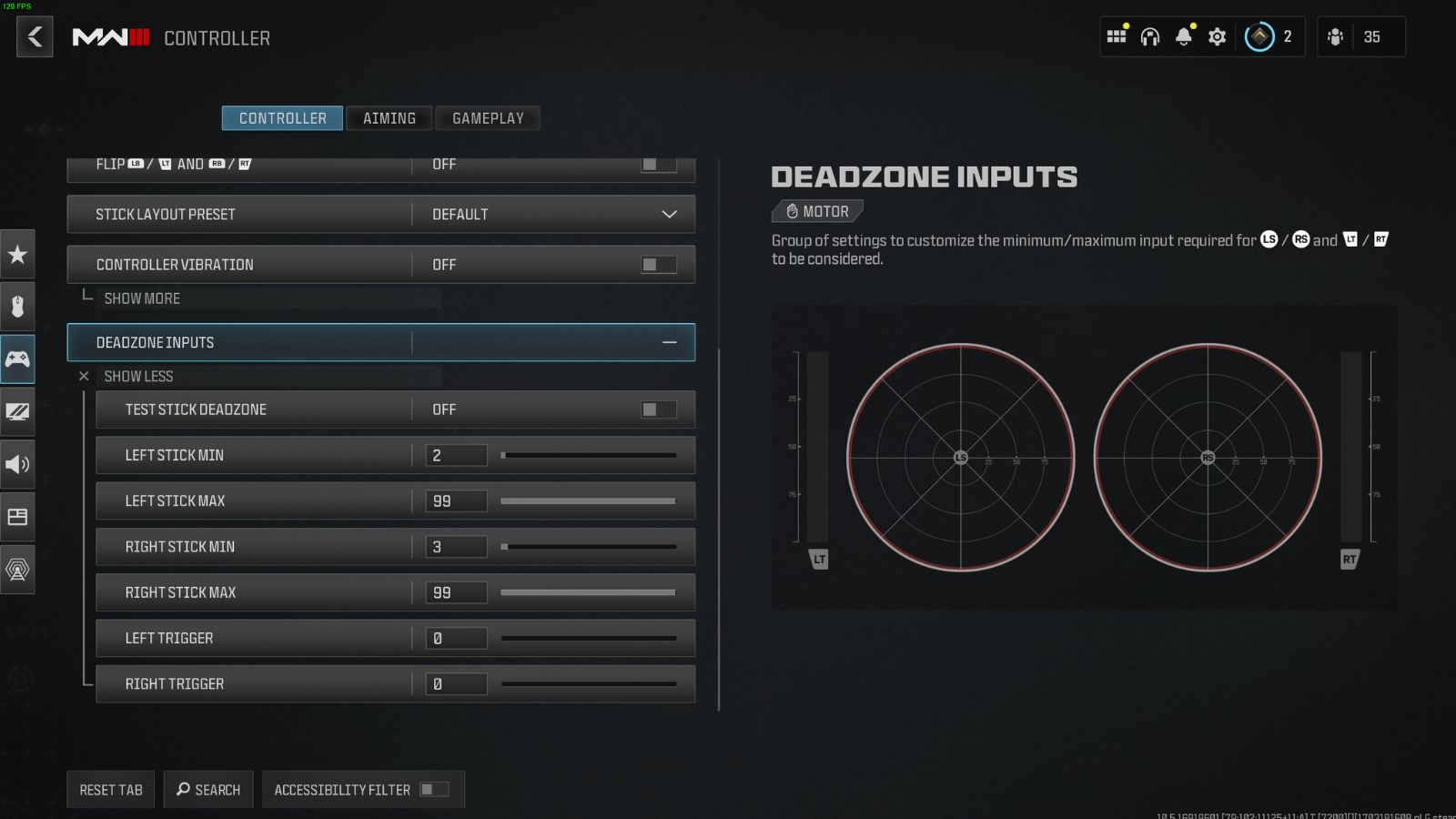Open the Gameplay tab
This screenshot has width=1456, height=819.
click(x=488, y=117)
